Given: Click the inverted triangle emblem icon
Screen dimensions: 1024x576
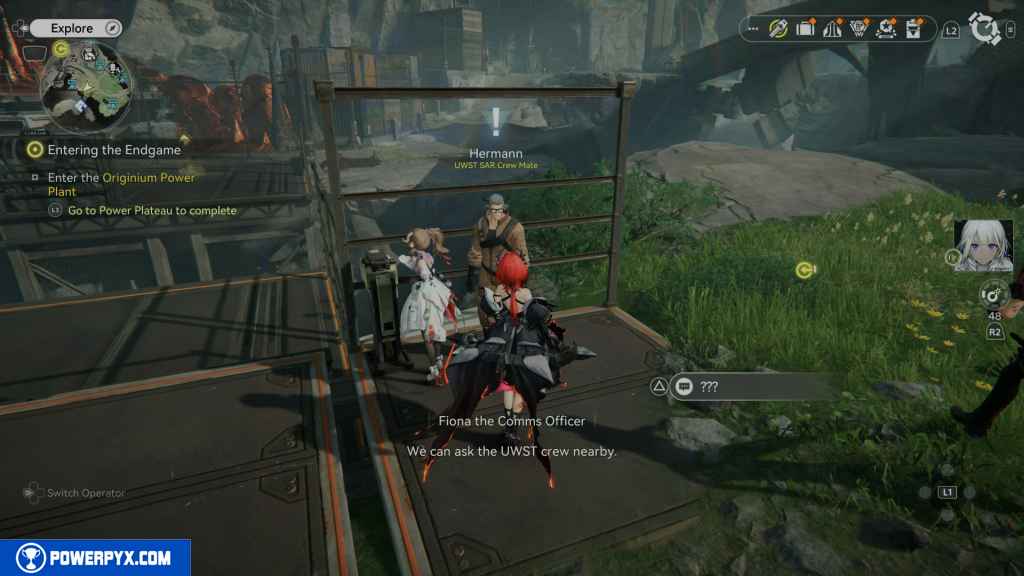Looking at the screenshot, I should (x=859, y=29).
